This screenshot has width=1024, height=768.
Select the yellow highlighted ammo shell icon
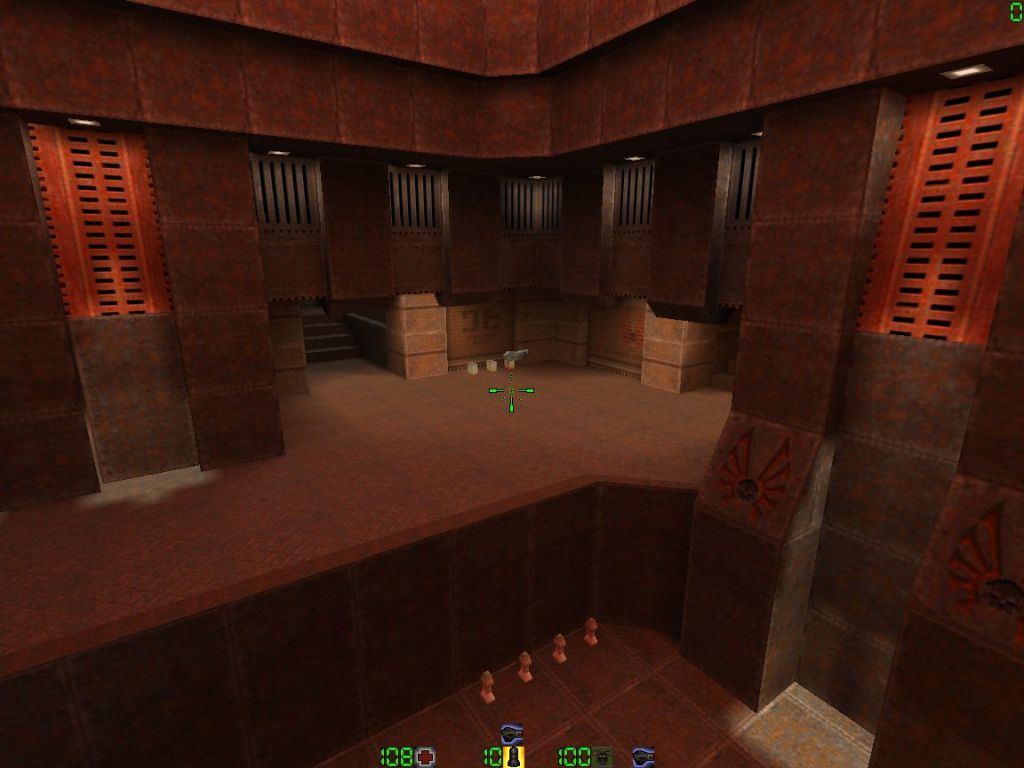pos(514,757)
